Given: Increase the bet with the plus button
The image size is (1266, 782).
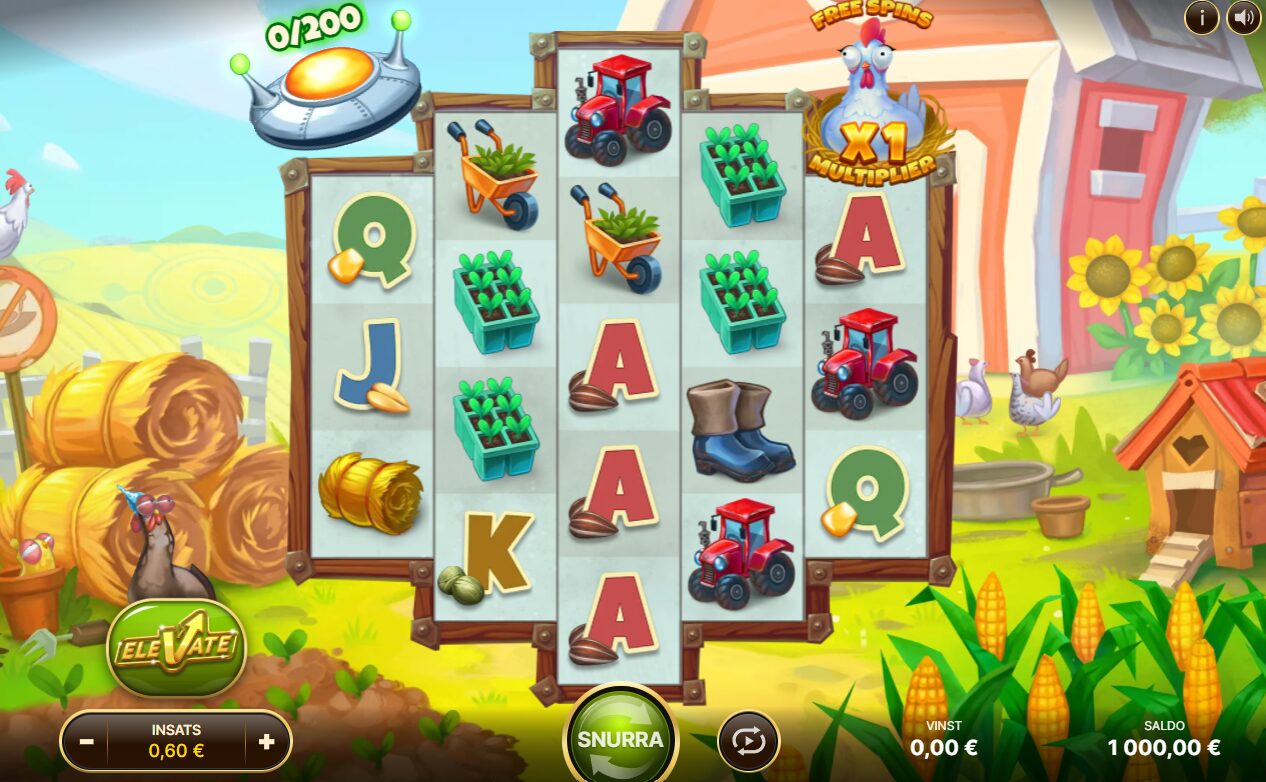Looking at the screenshot, I should [266, 742].
